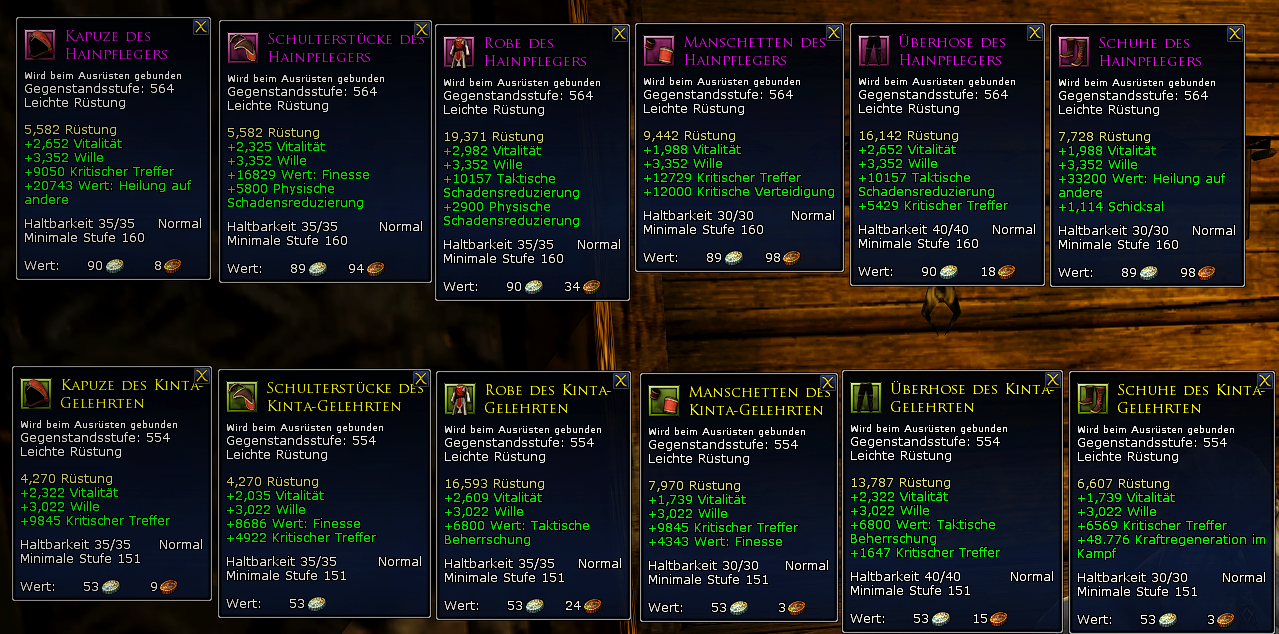This screenshot has height=634, width=1279.
Task: Close the Schulterstücke des Kinta-Gelehrten tooltip
Action: (423, 378)
